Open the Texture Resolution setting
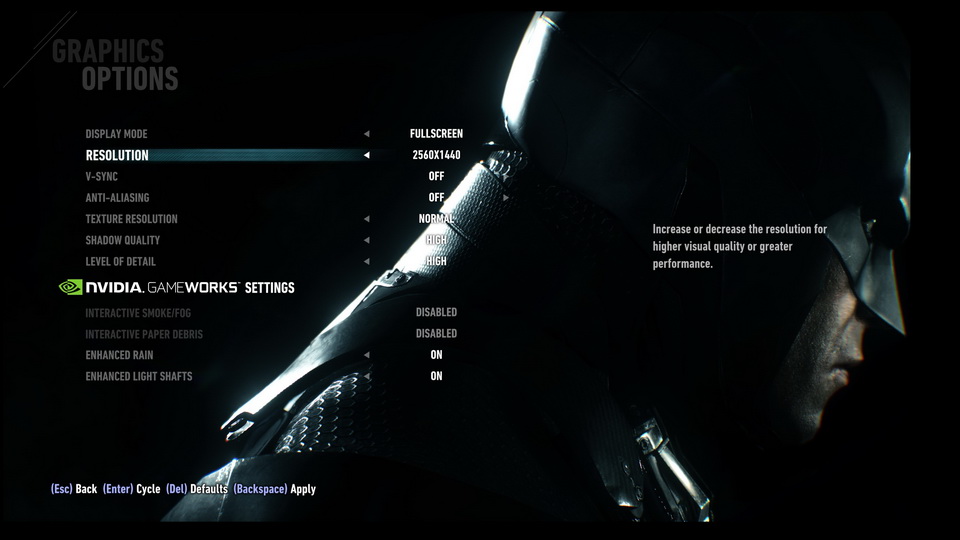This screenshot has height=540, width=960. point(131,219)
